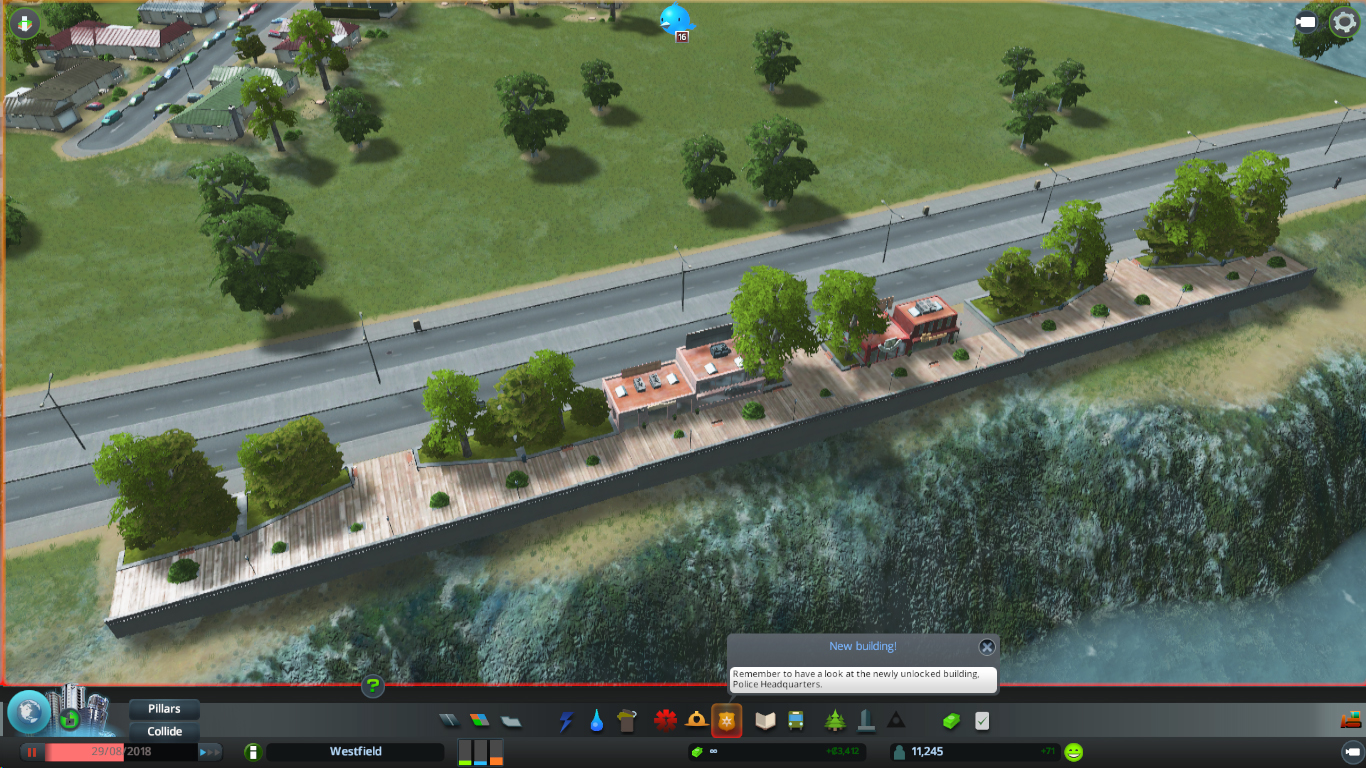Open the game options gear menu
Image resolution: width=1366 pixels, height=768 pixels.
tap(1345, 20)
